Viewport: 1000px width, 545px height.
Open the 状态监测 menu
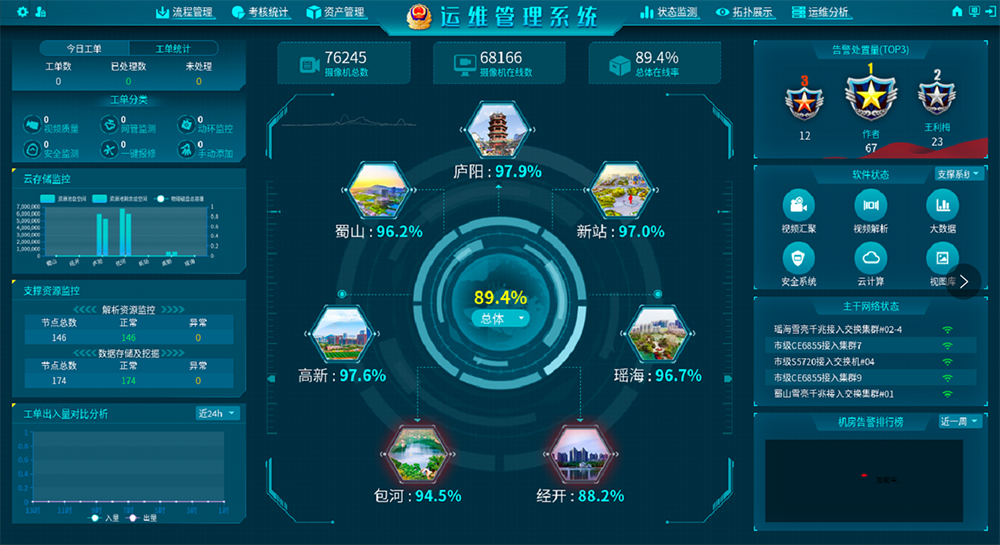[668, 13]
